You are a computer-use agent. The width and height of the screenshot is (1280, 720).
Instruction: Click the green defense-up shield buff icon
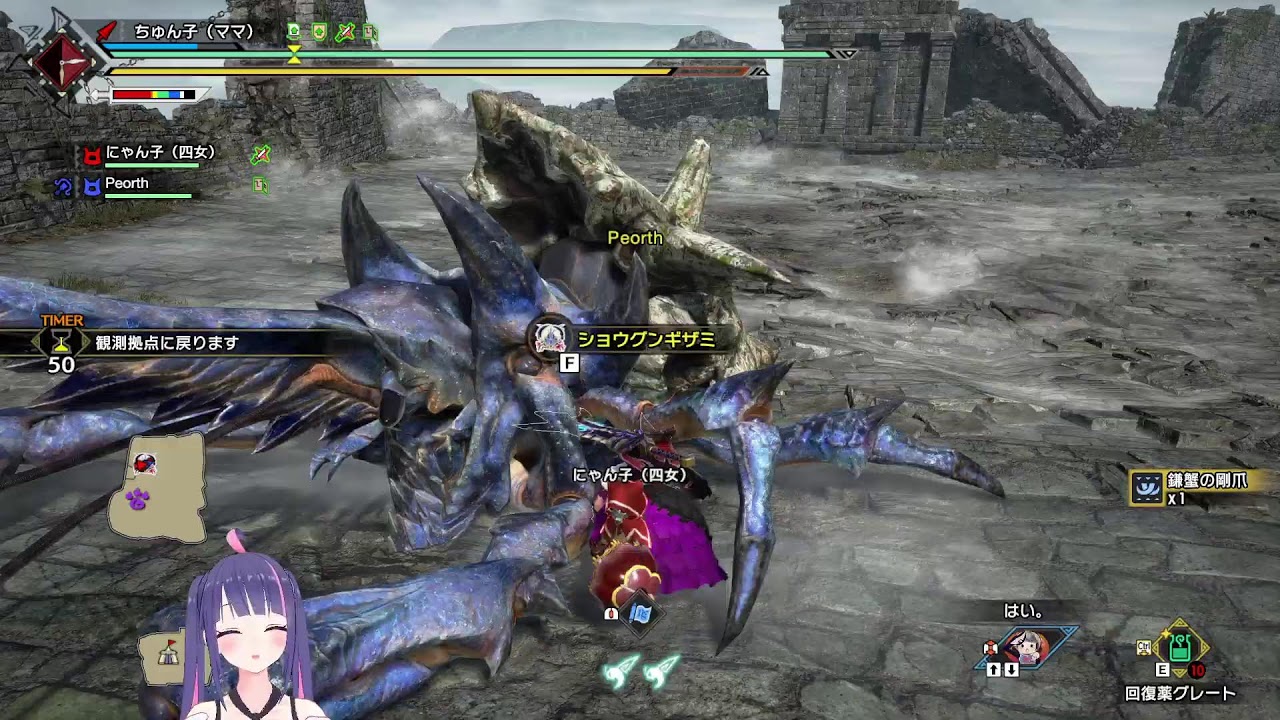tap(320, 32)
